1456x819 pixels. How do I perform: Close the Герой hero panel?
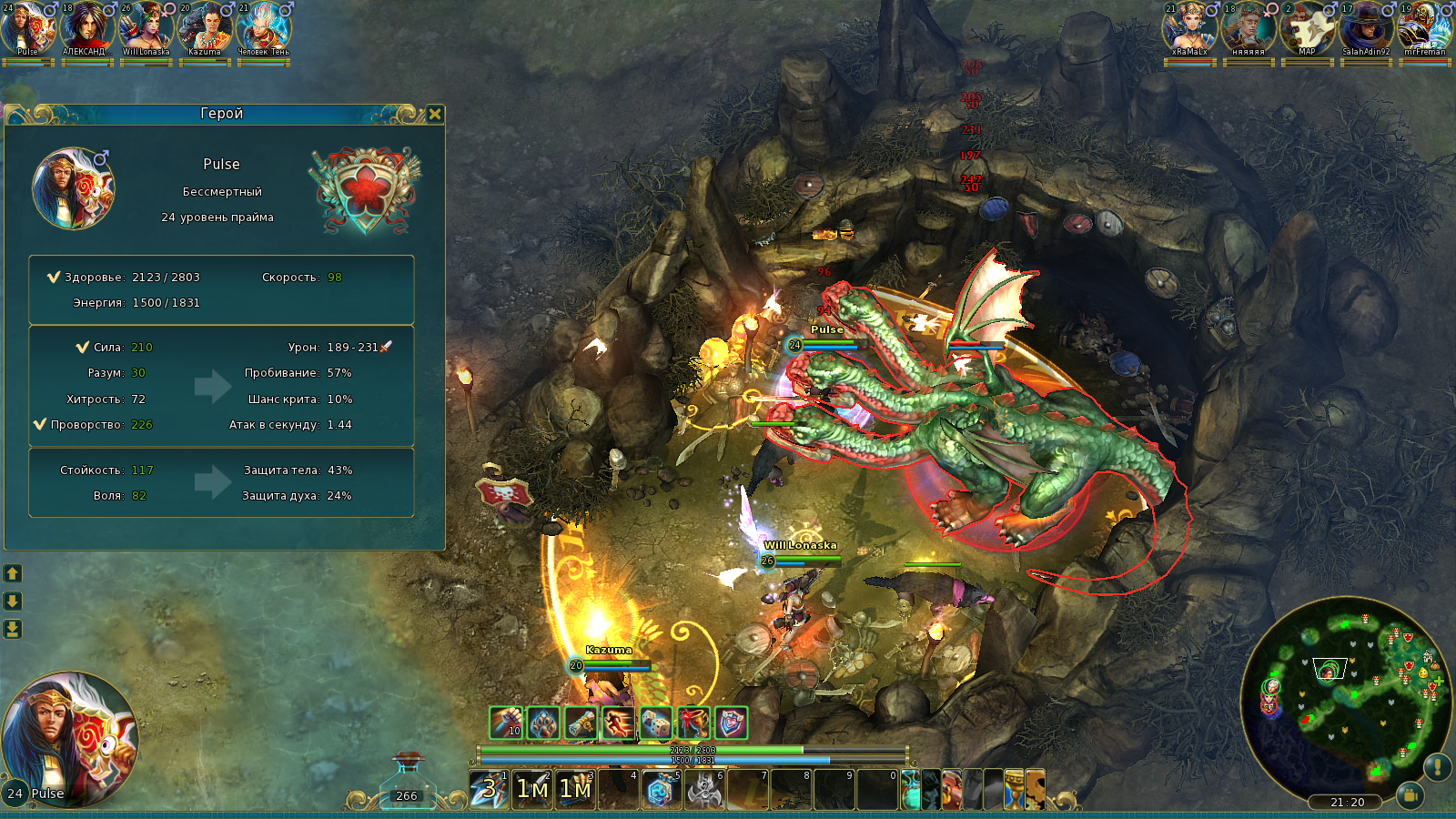[x=435, y=114]
